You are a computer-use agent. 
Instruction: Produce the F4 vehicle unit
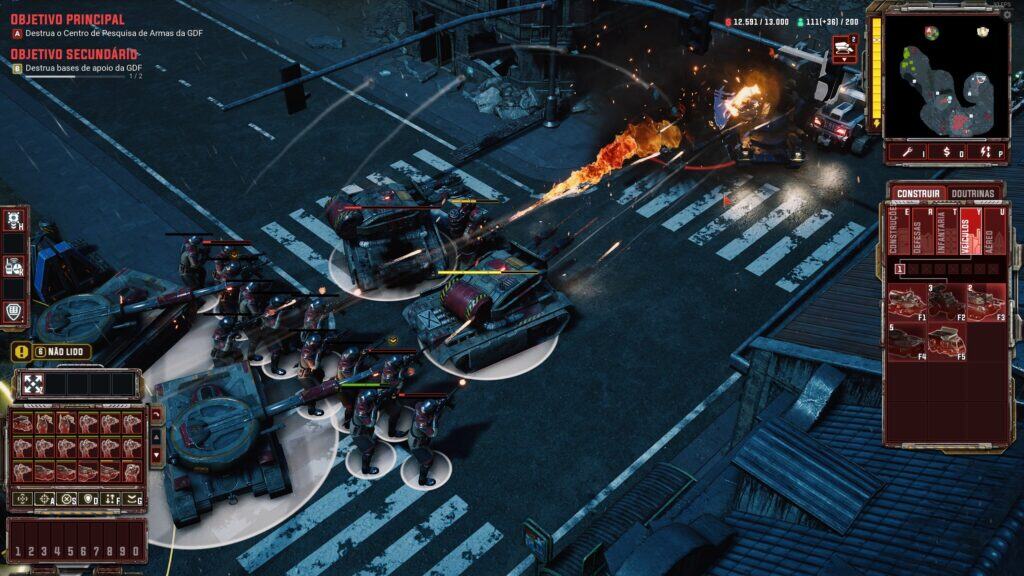[x=907, y=342]
